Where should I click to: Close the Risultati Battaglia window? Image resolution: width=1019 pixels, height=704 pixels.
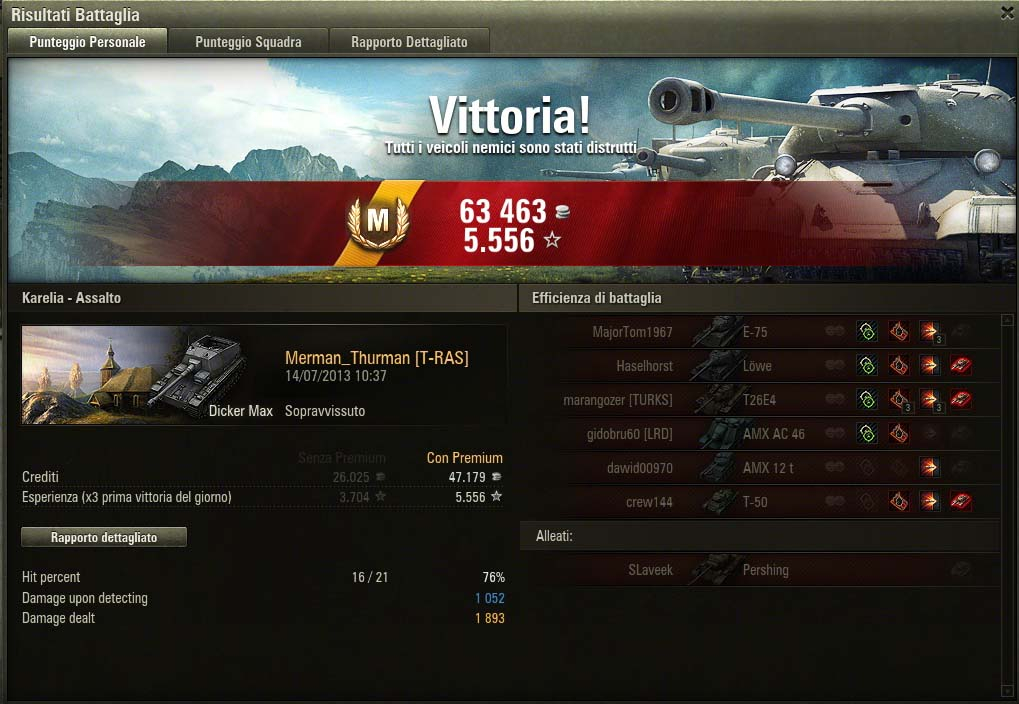pos(1006,13)
